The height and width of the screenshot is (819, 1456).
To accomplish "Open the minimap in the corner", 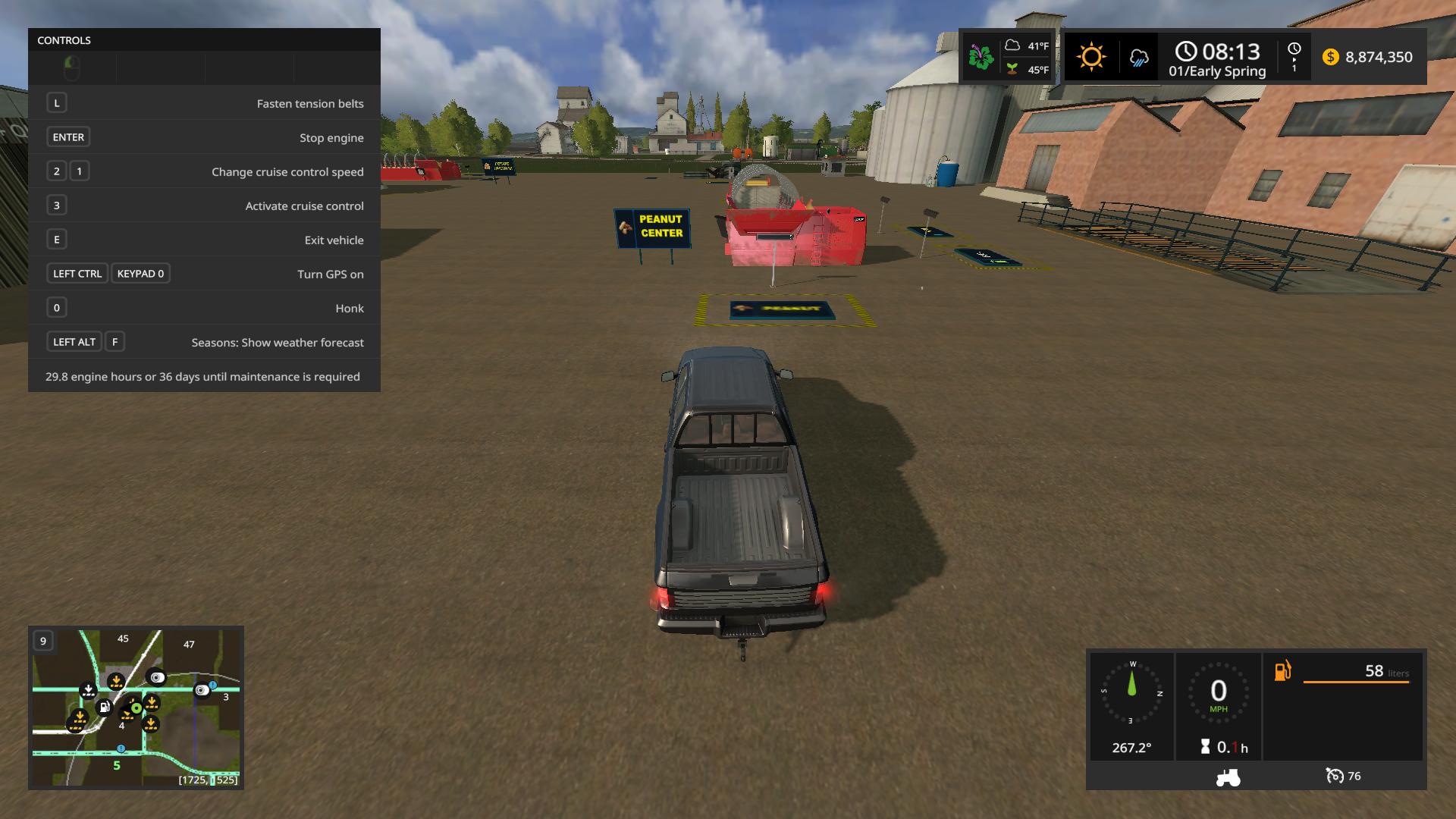I will pos(136,707).
